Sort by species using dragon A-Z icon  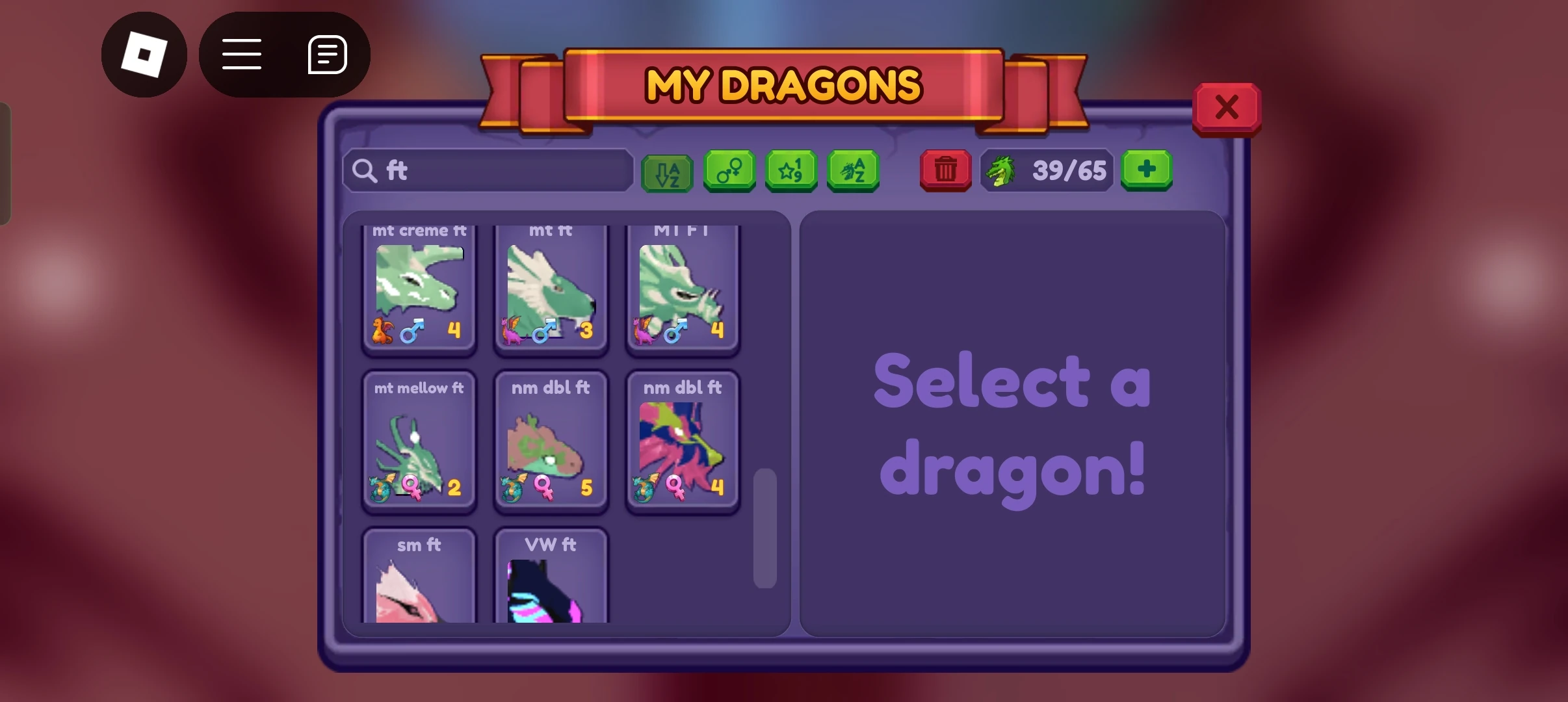(853, 171)
